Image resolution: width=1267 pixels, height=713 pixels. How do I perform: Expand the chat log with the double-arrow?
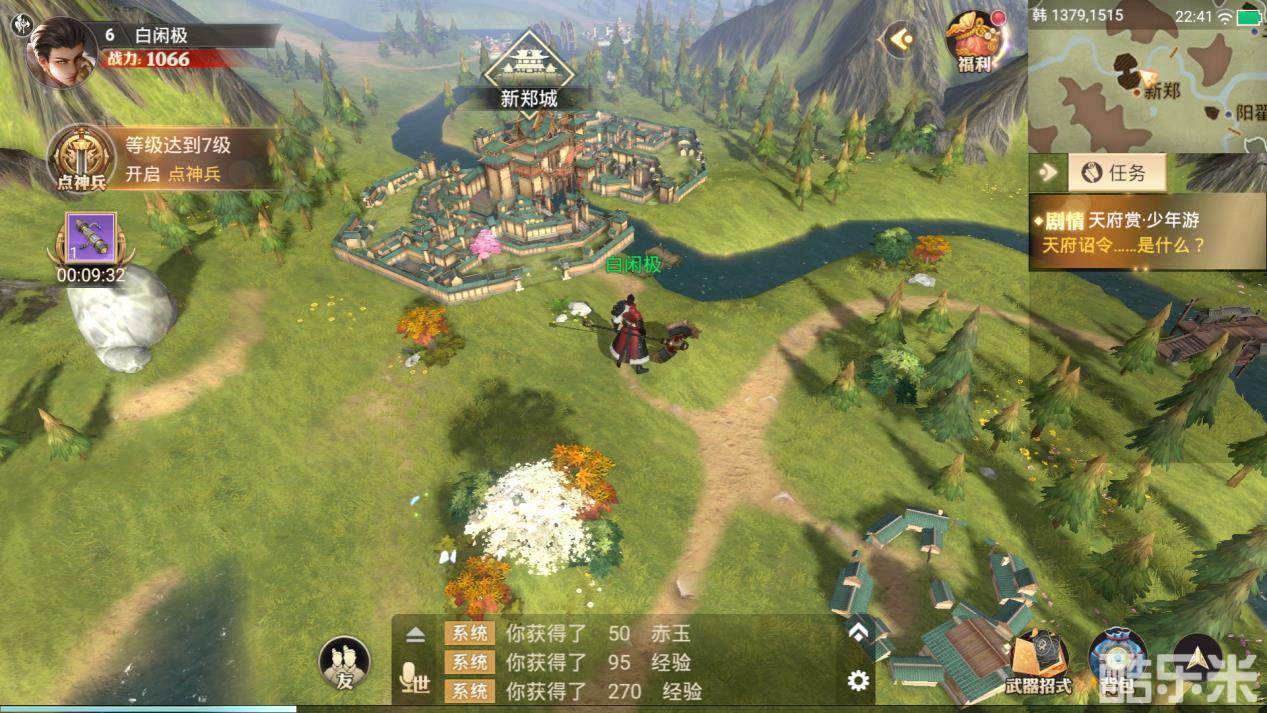pyautogui.click(x=857, y=632)
